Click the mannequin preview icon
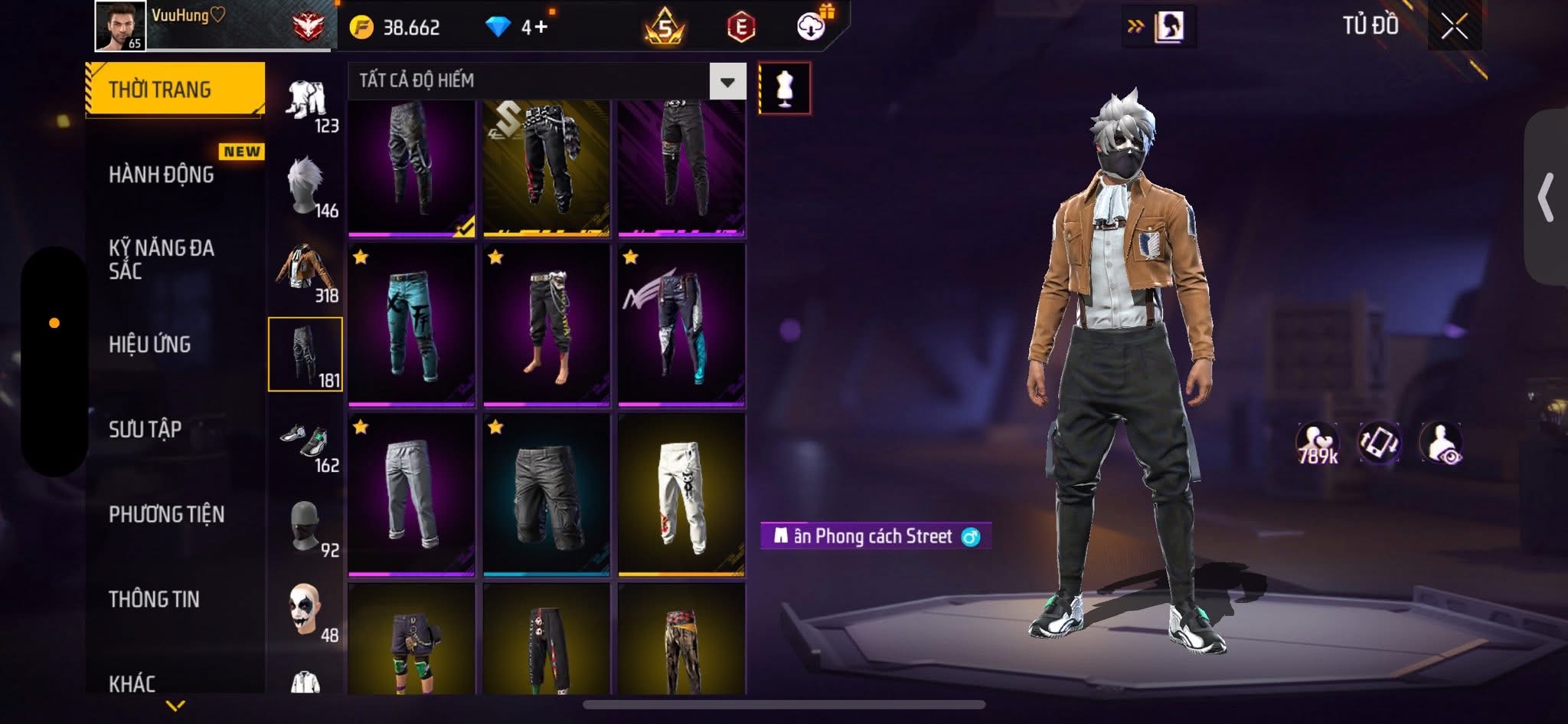Screen dimensions: 1568x724 [x=784, y=88]
